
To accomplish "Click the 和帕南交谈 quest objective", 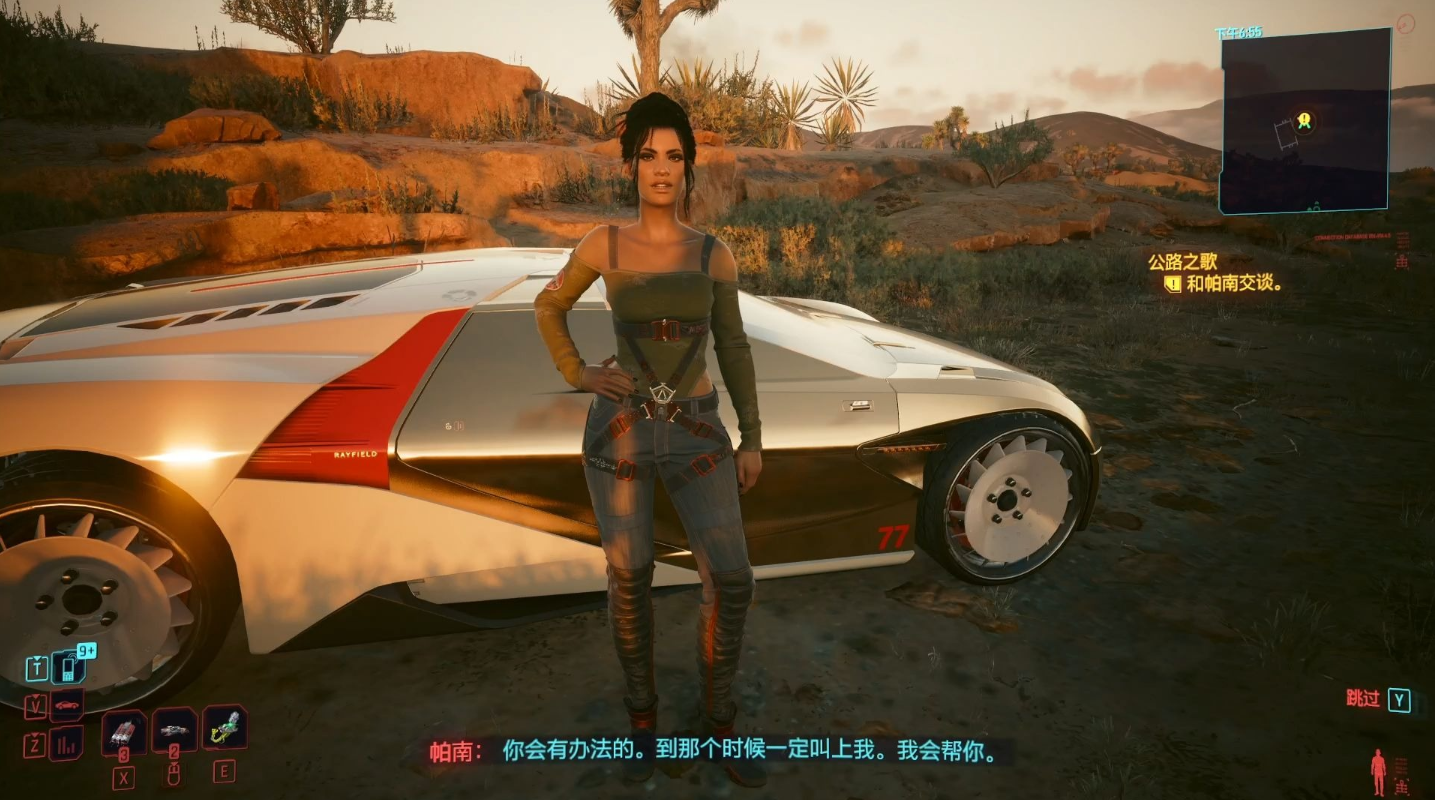I will tap(1234, 284).
